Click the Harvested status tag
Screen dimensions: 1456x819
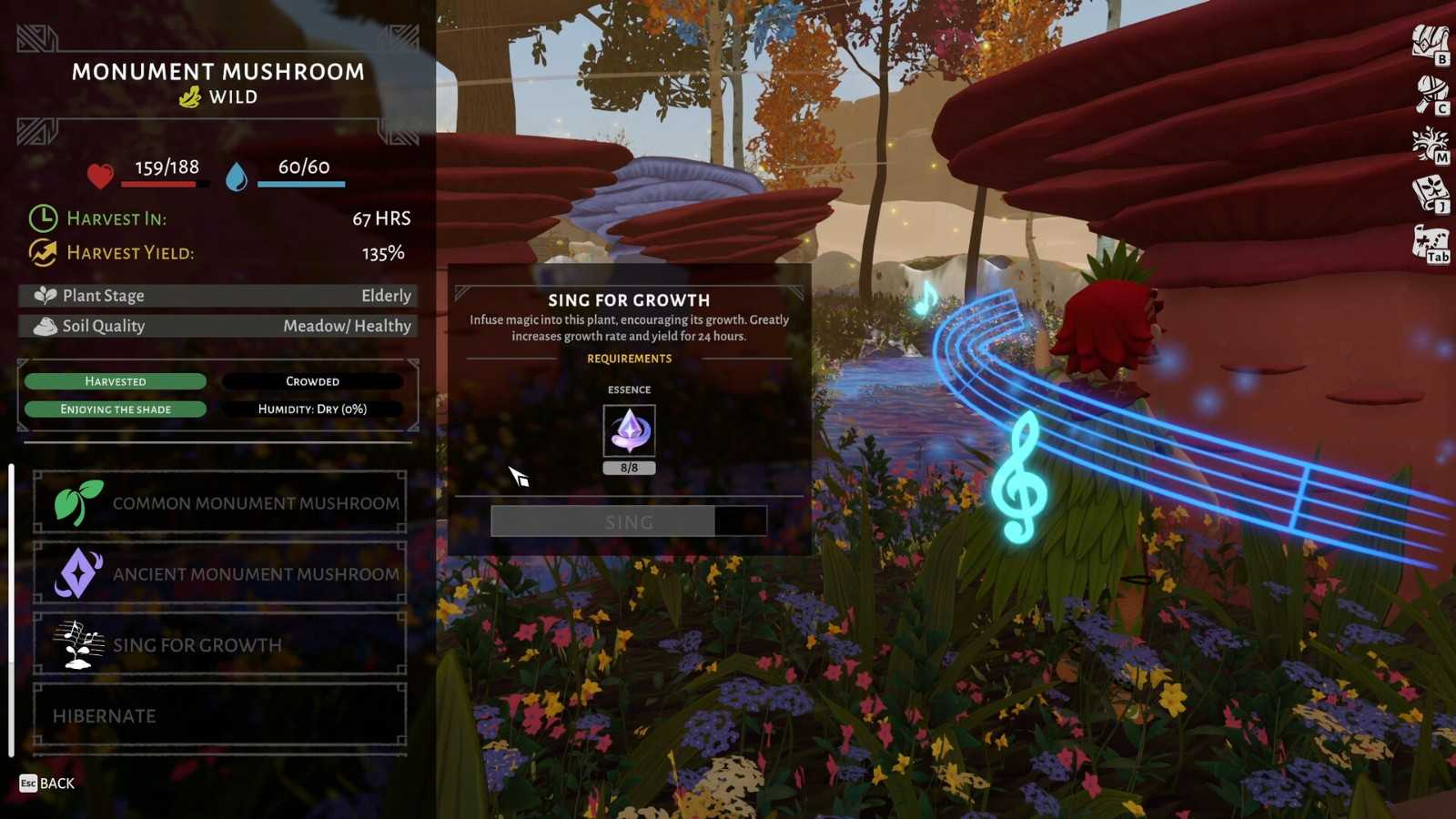click(x=116, y=381)
